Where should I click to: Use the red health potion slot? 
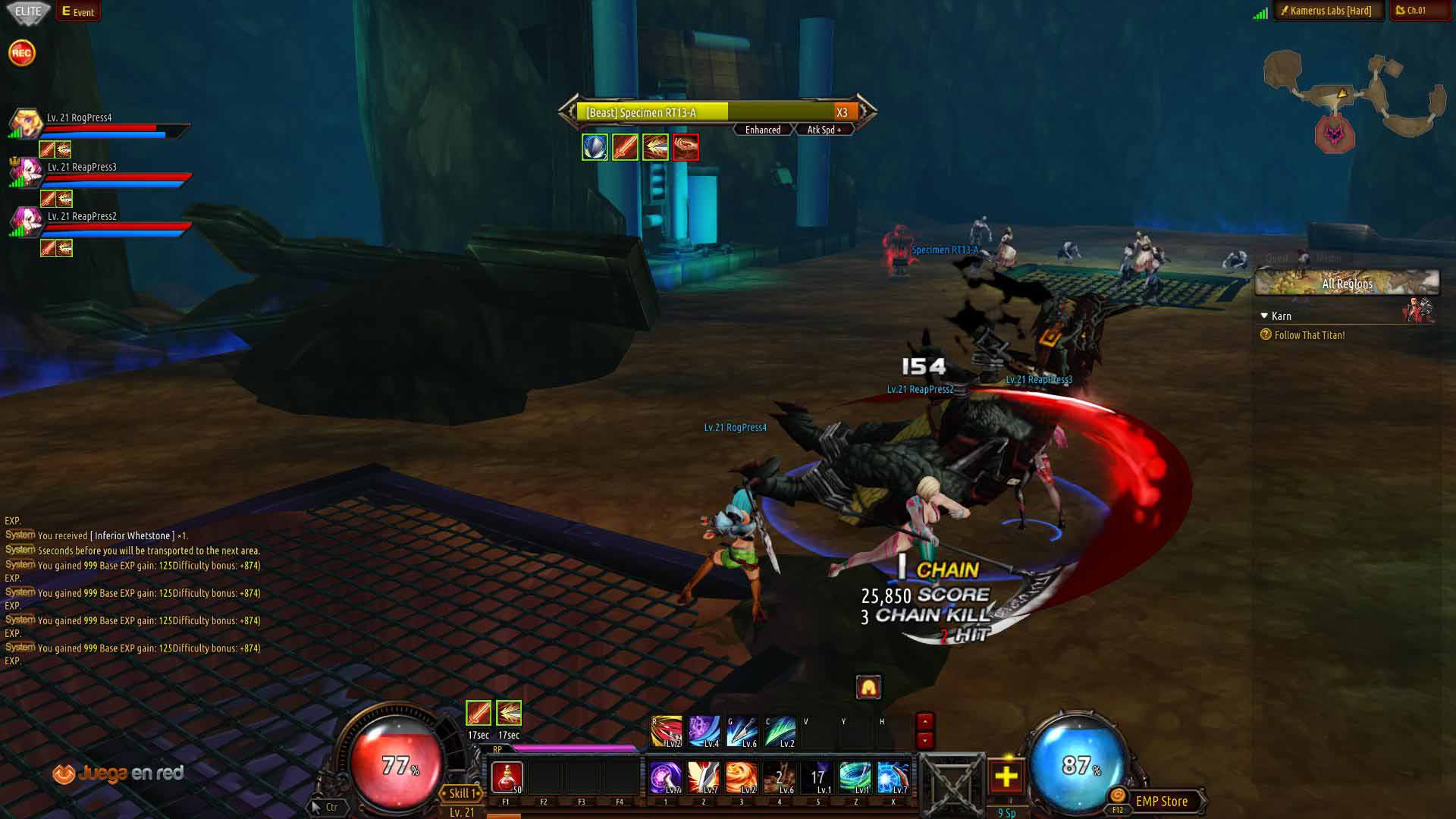507,777
